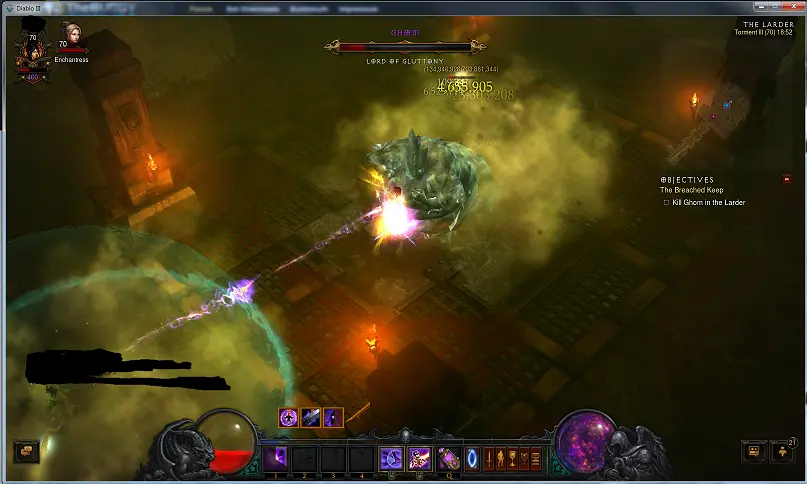
Task: Collapse the Objectives tracker with the red button
Action: [x=787, y=180]
